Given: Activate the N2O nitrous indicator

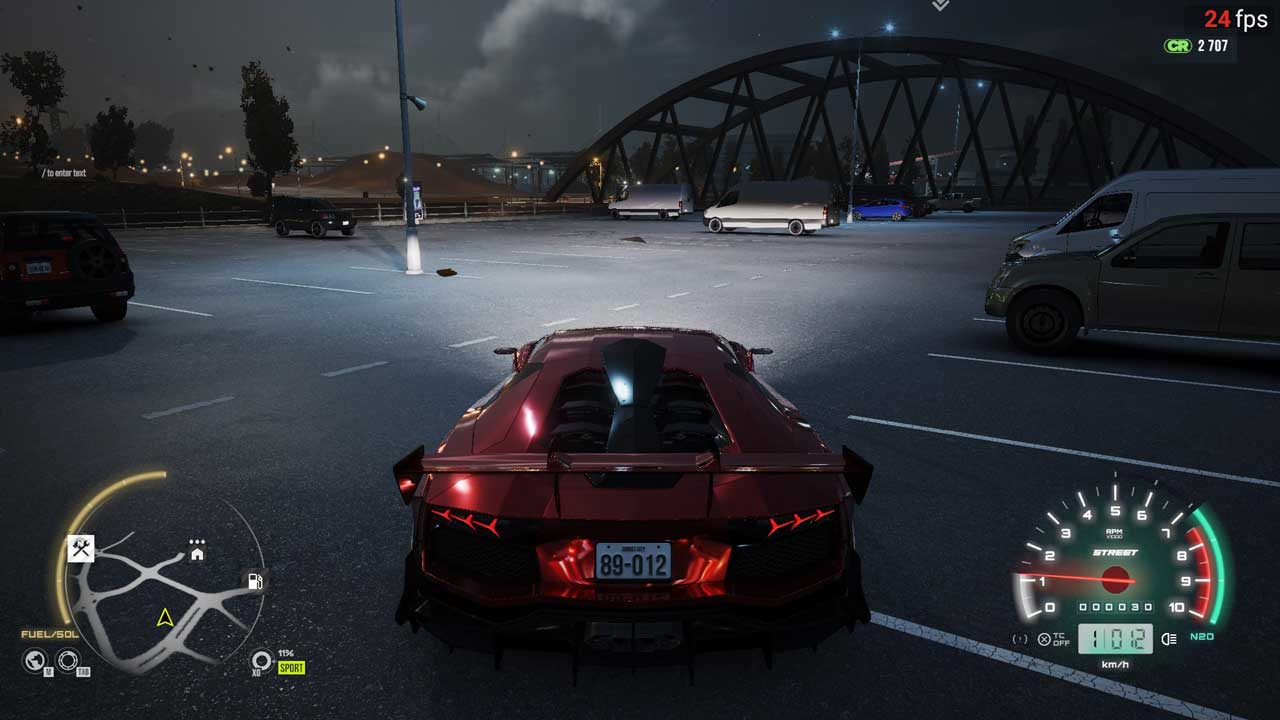Looking at the screenshot, I should point(1201,637).
